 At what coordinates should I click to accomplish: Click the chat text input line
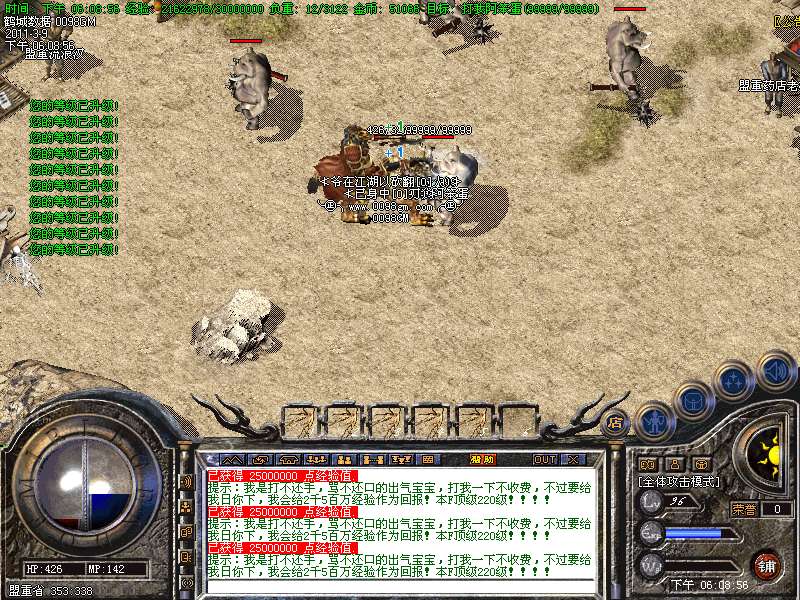coord(400,588)
